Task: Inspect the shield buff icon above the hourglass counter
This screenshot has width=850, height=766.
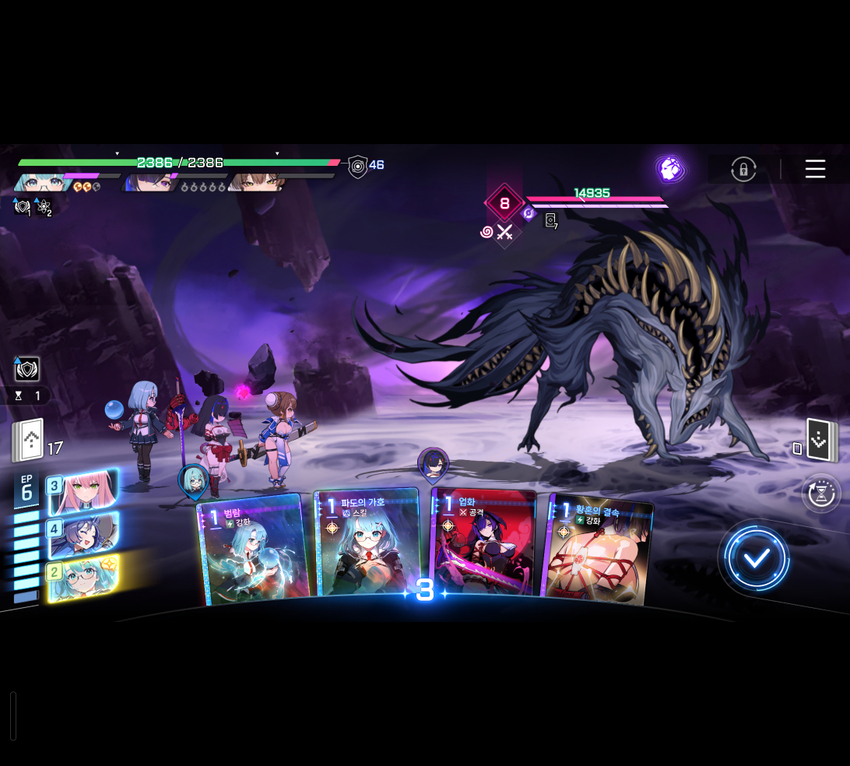Action: (x=27, y=369)
